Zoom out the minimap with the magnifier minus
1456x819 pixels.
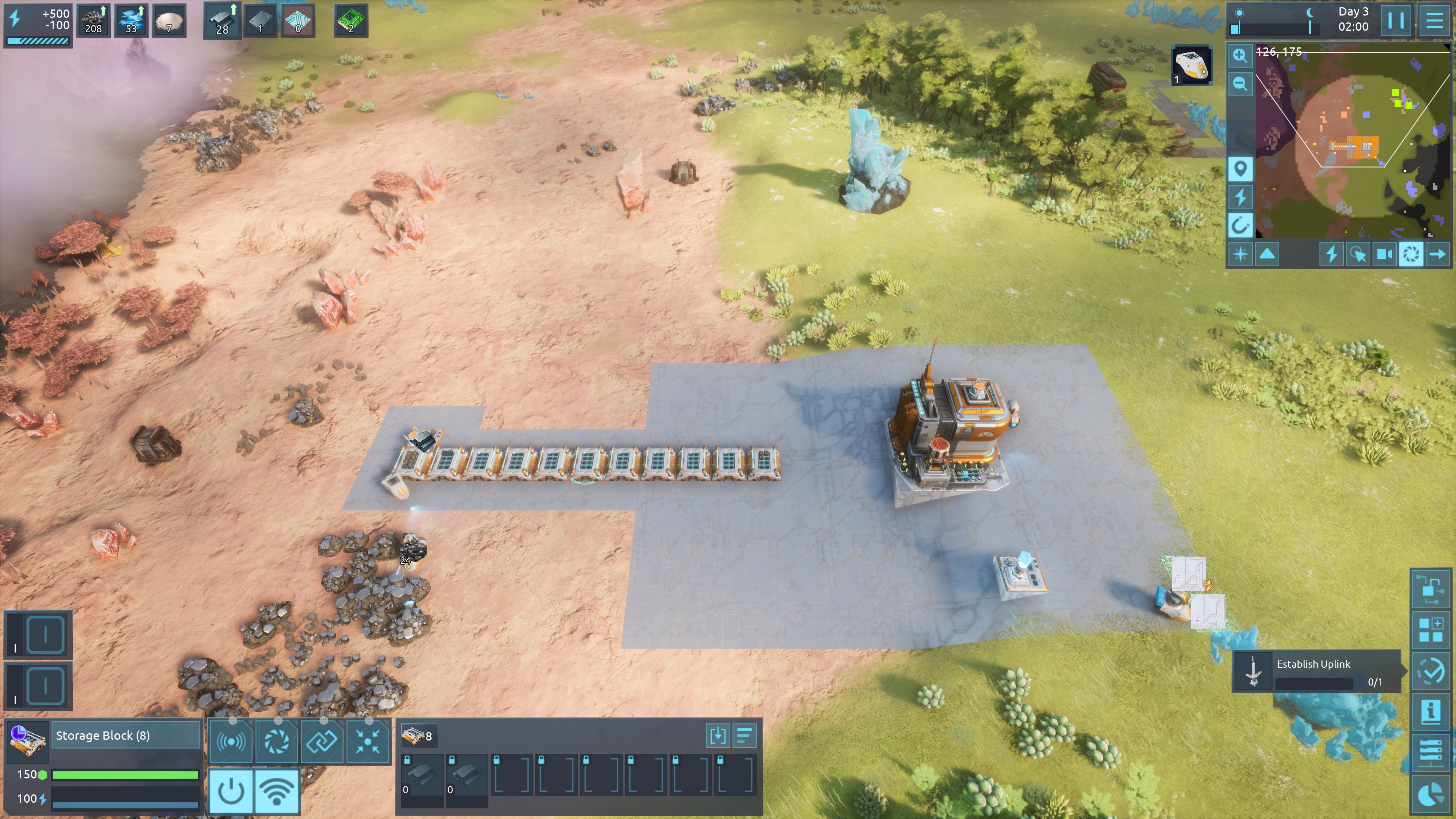coord(1240,84)
